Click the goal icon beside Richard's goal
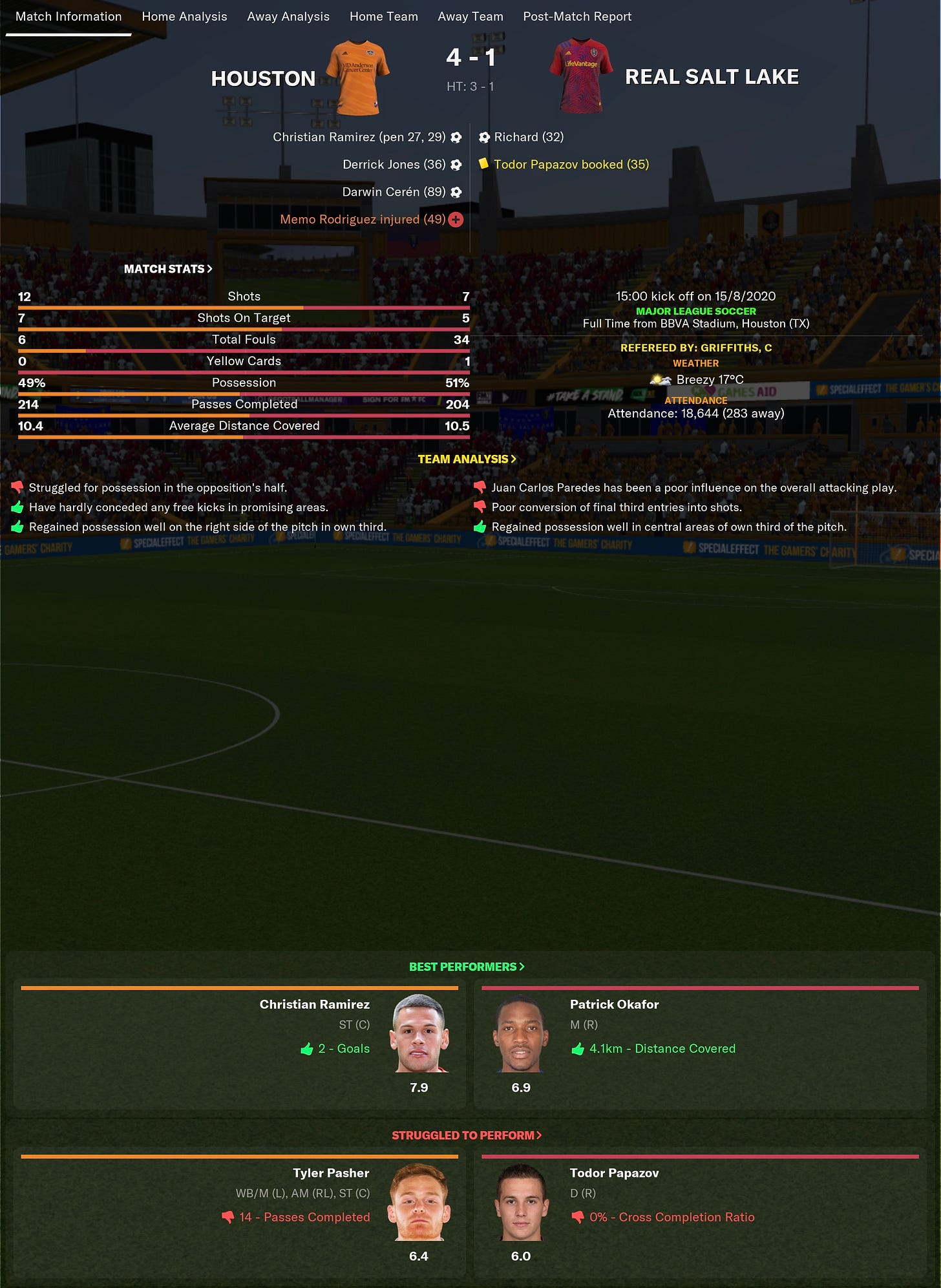The width and height of the screenshot is (941, 1288). pyautogui.click(x=483, y=137)
